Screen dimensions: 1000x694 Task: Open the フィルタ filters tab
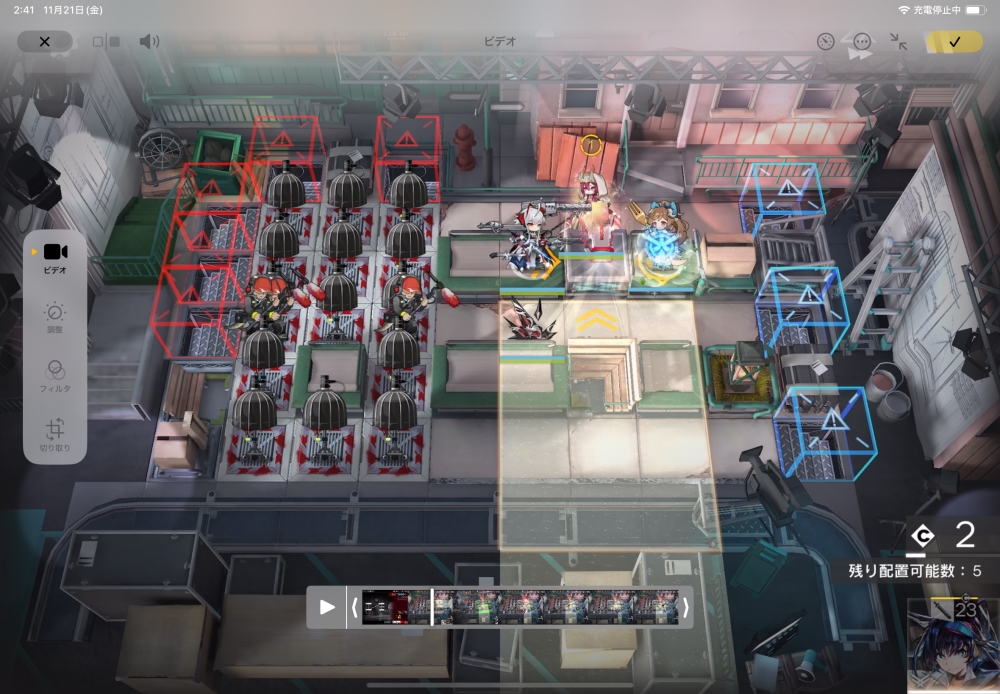pyautogui.click(x=55, y=375)
